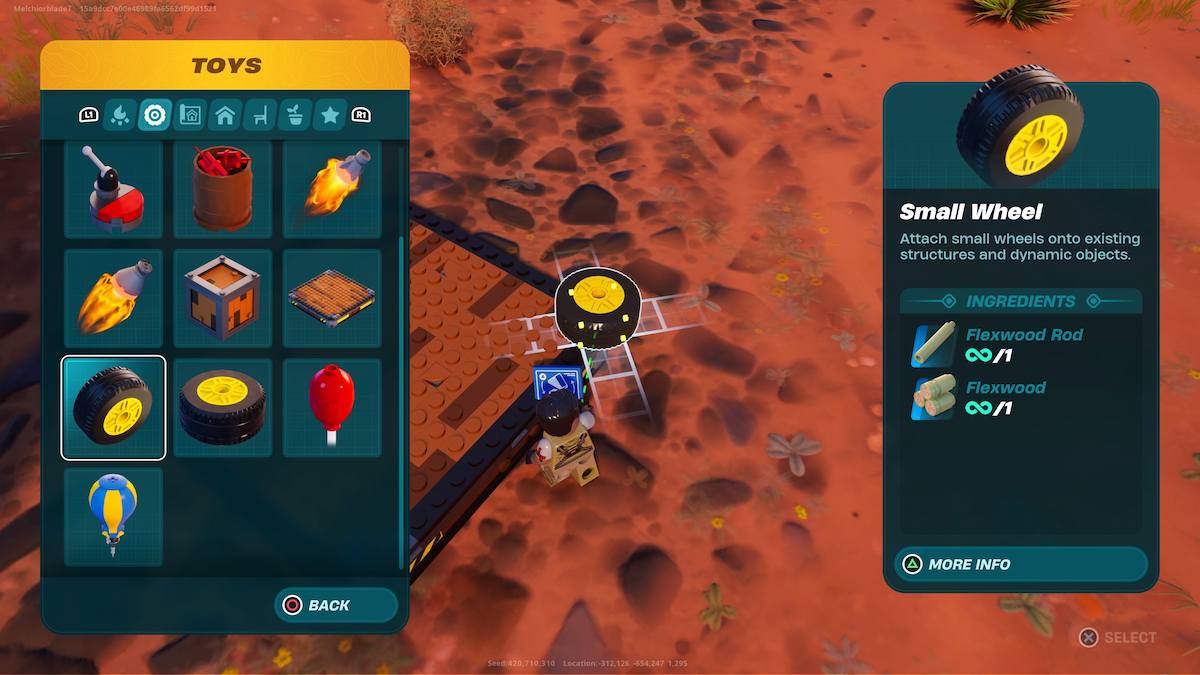Viewport: 1200px width, 675px height.
Task: Click the Back button
Action: (336, 605)
